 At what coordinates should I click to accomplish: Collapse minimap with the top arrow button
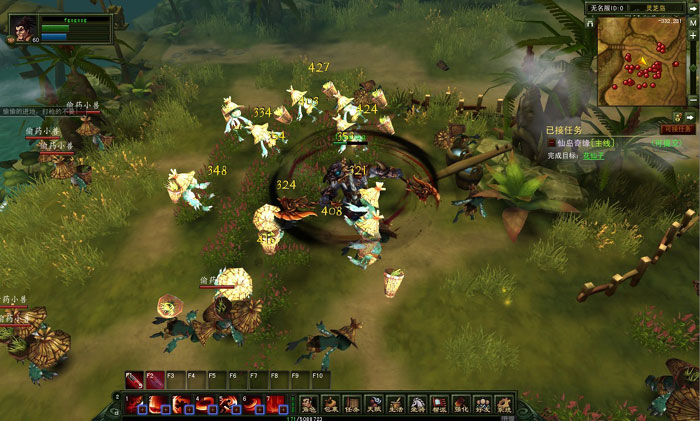(692, 7)
